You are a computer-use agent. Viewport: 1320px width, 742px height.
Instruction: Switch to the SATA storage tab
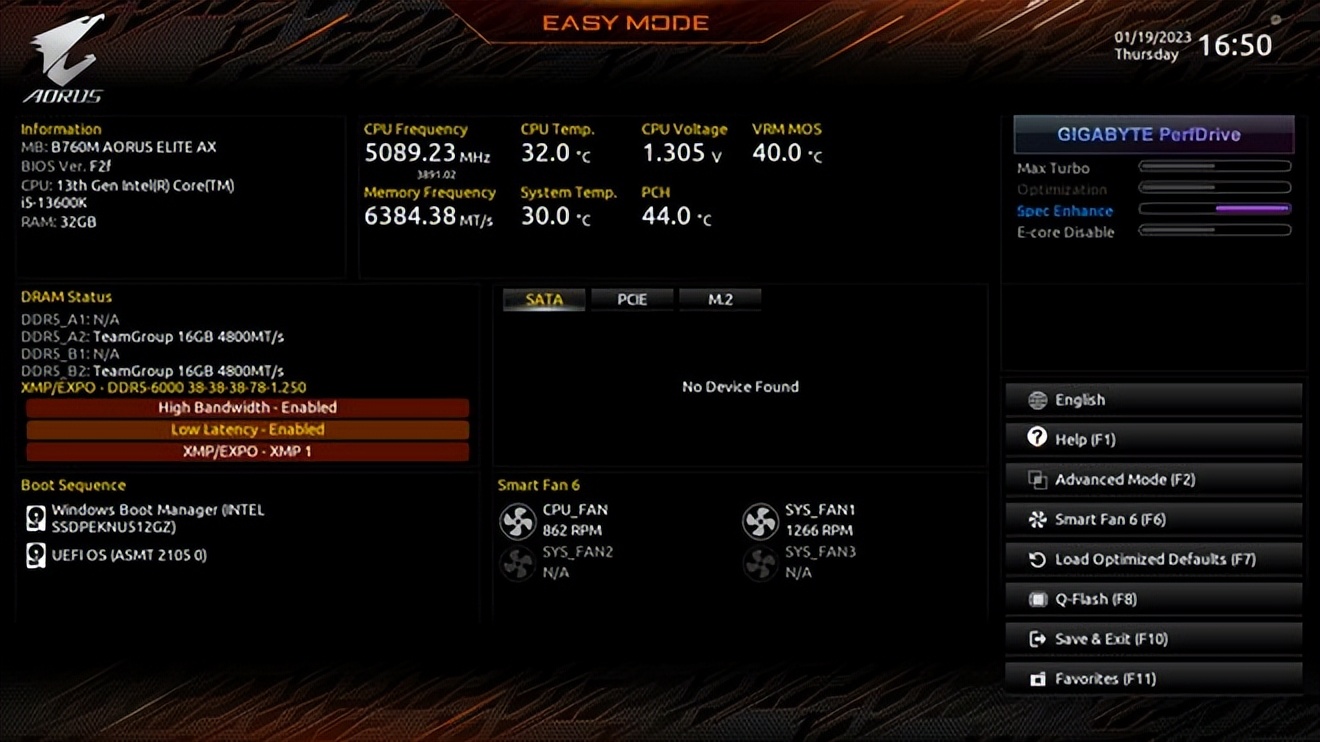[x=544, y=299]
